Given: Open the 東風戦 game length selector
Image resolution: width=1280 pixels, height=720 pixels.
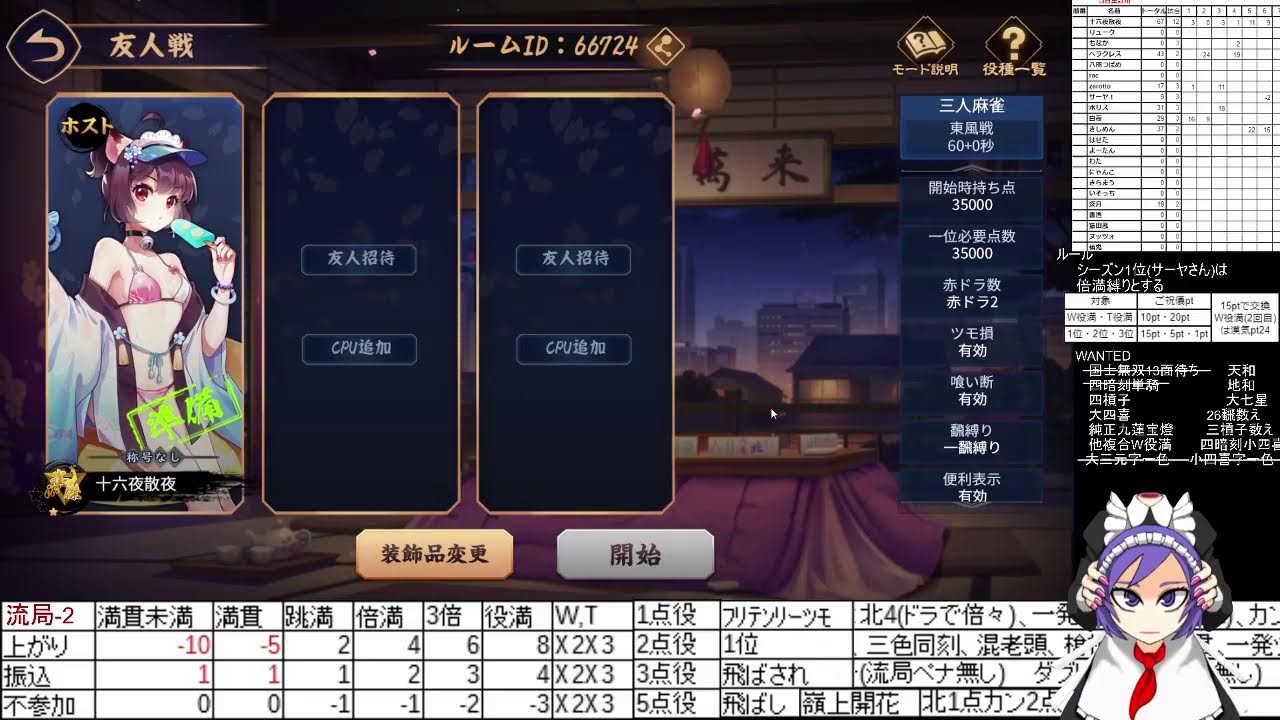Looking at the screenshot, I should point(971,128).
